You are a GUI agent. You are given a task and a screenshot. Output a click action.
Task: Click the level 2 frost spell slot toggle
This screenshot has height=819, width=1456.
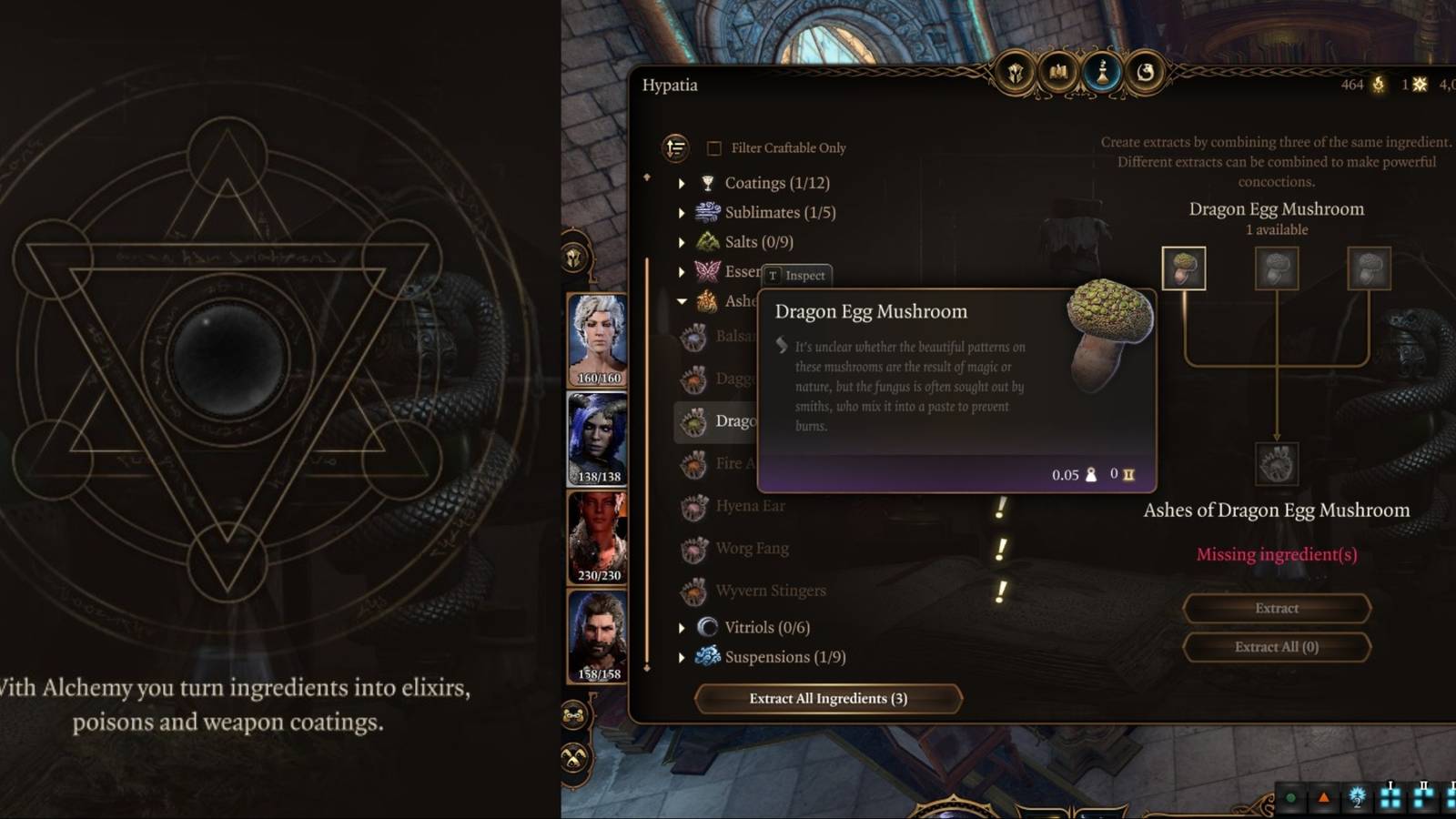point(1358,797)
